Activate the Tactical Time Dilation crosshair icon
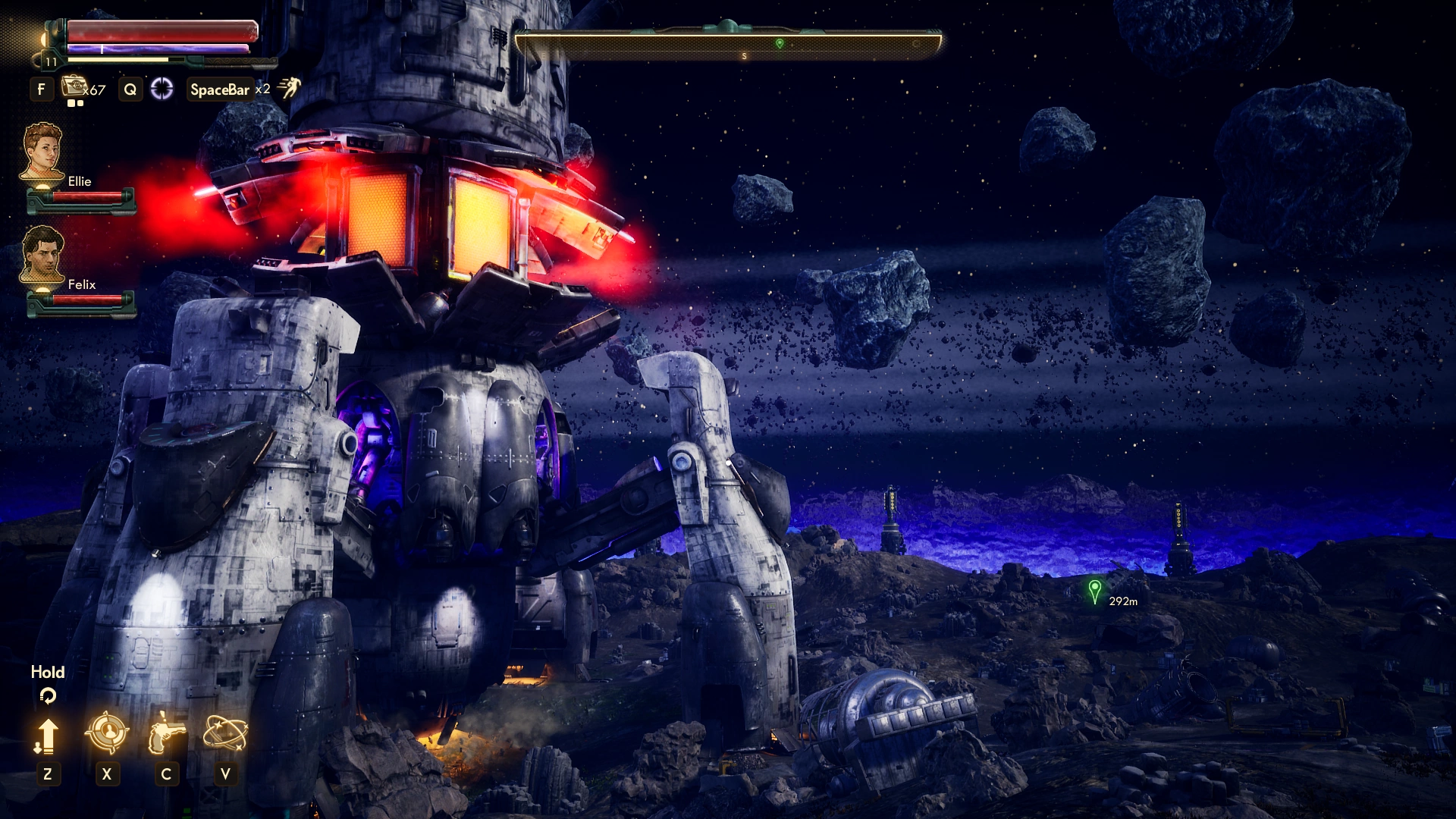1456x819 pixels. 162,89
